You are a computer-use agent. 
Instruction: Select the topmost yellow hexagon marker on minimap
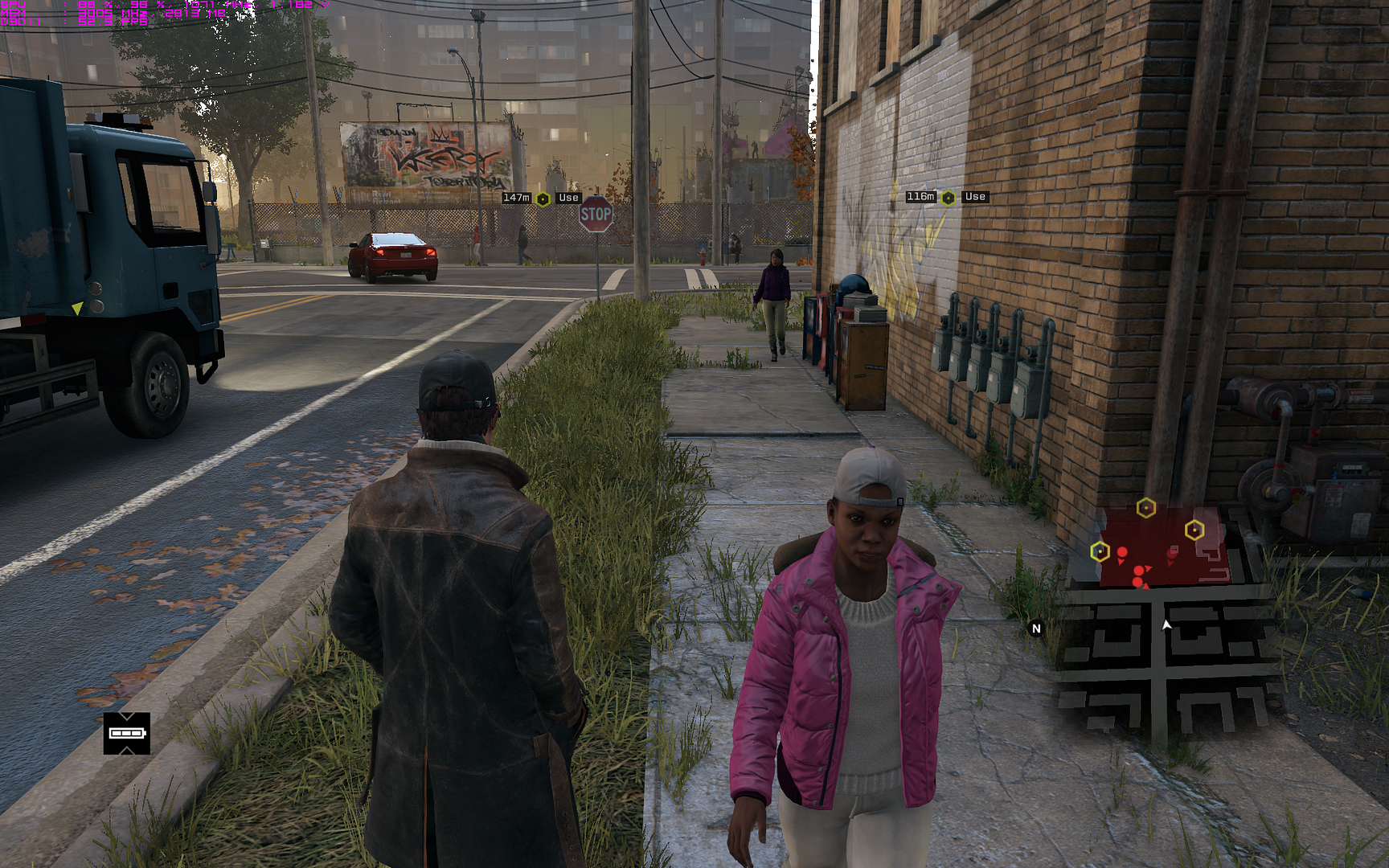click(x=1146, y=507)
